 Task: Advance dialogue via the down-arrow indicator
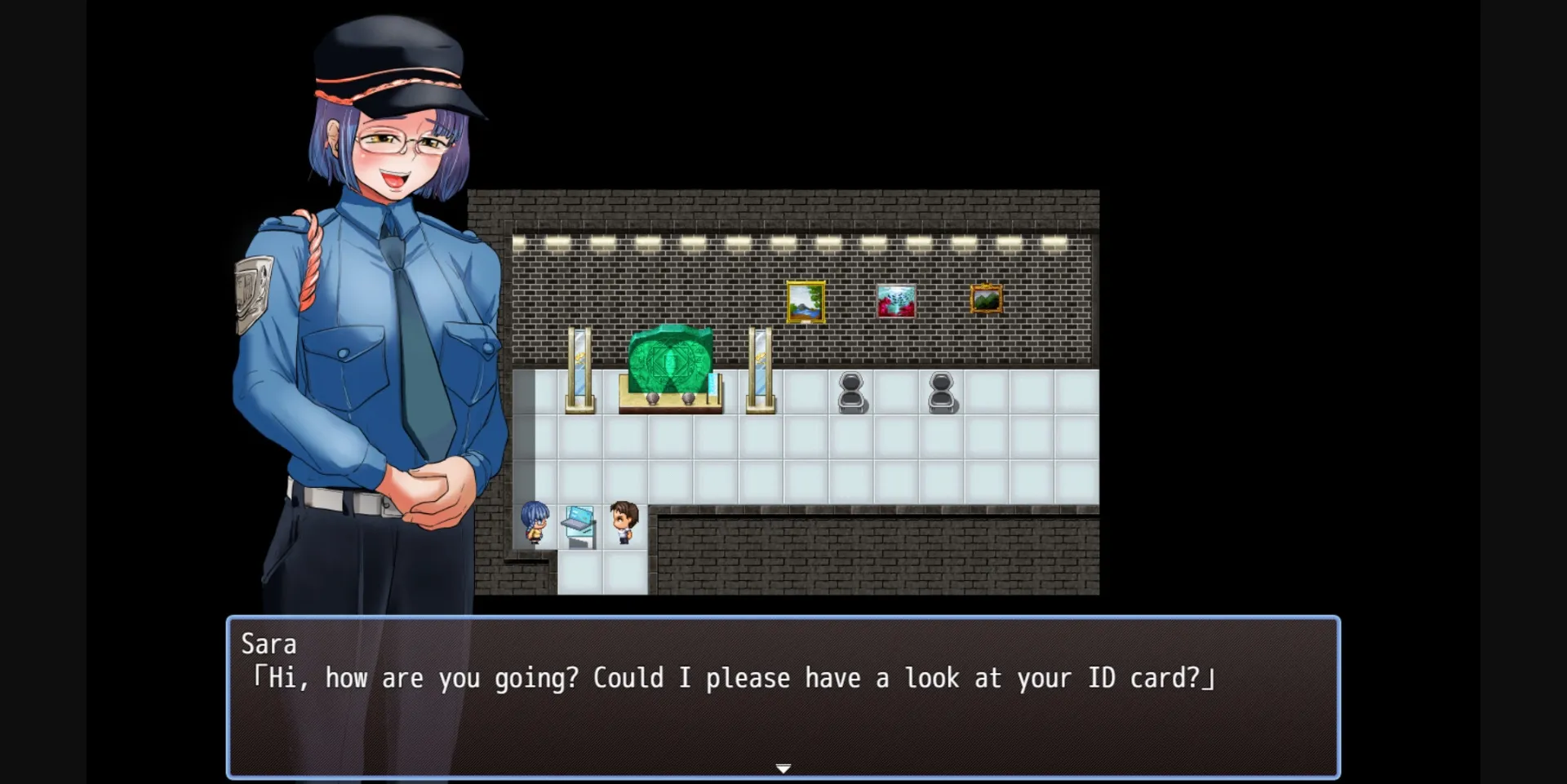click(x=783, y=768)
